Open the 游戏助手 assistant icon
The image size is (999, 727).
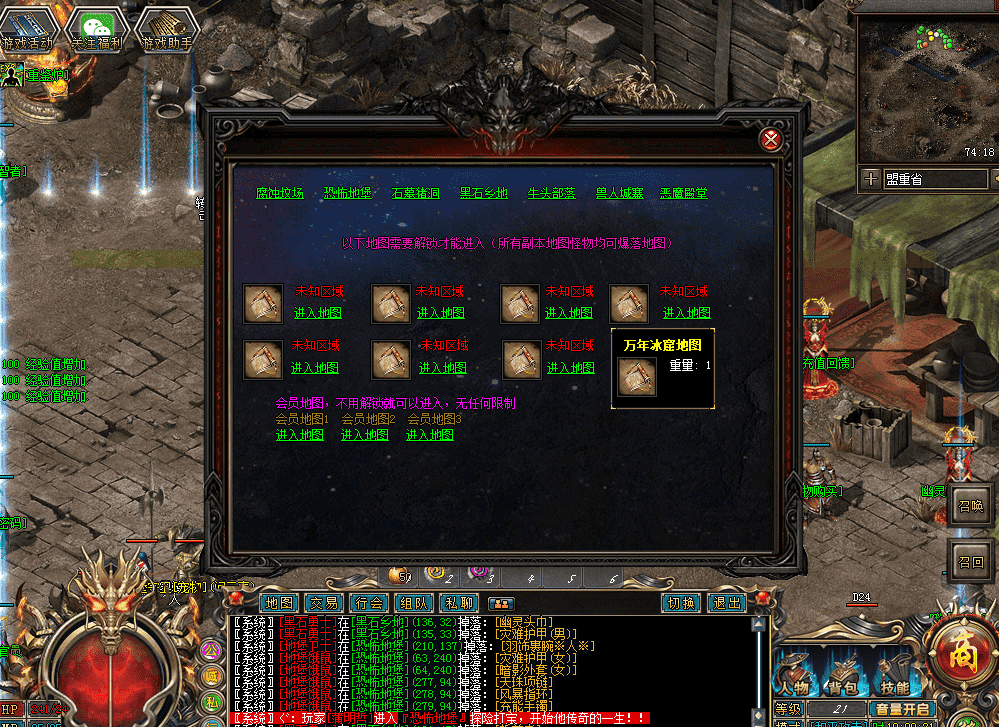click(166, 30)
